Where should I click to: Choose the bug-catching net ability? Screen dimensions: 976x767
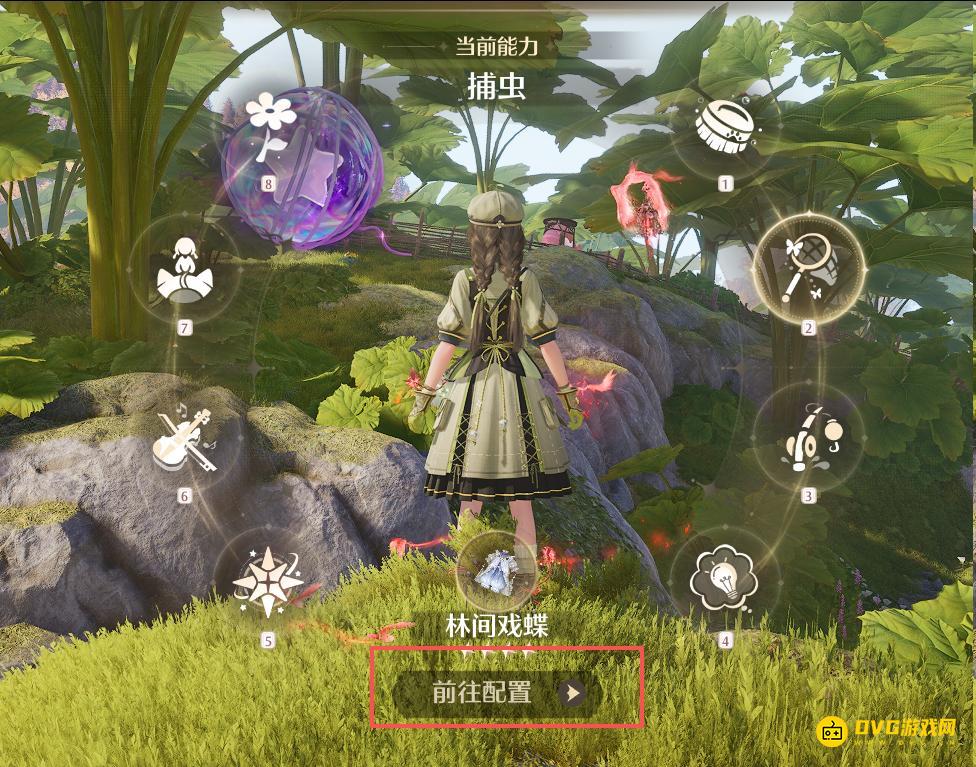(x=808, y=268)
